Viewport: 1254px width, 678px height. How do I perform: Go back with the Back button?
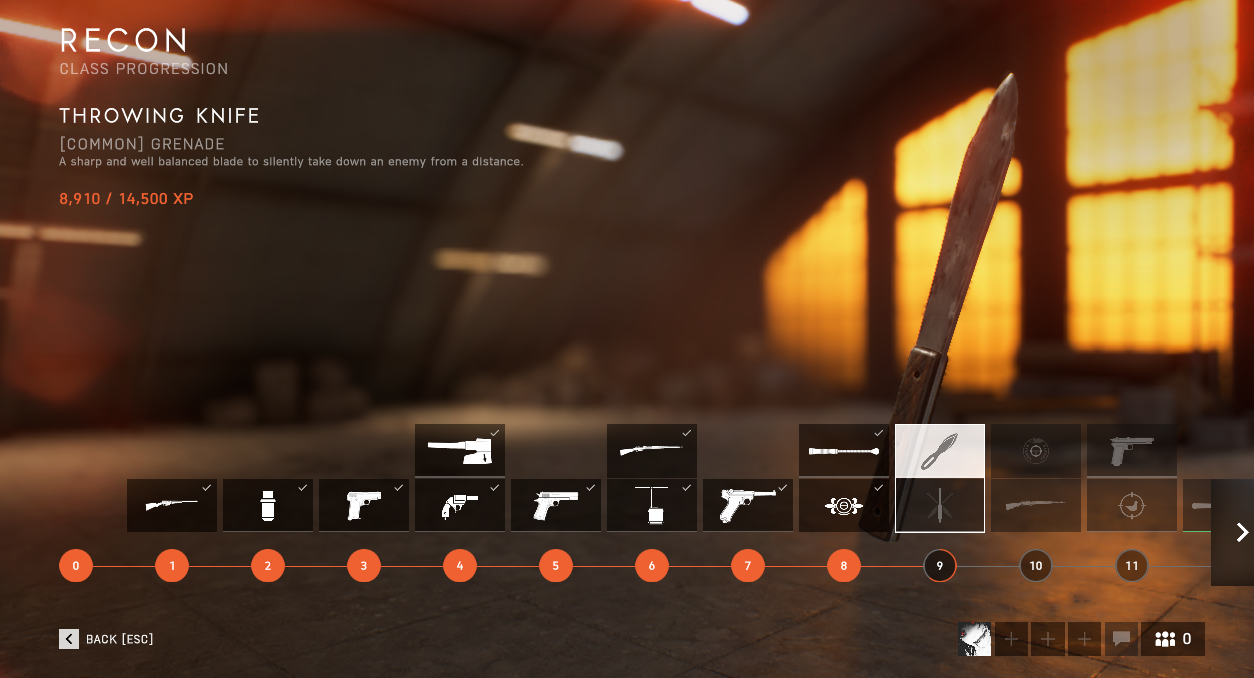click(x=106, y=639)
